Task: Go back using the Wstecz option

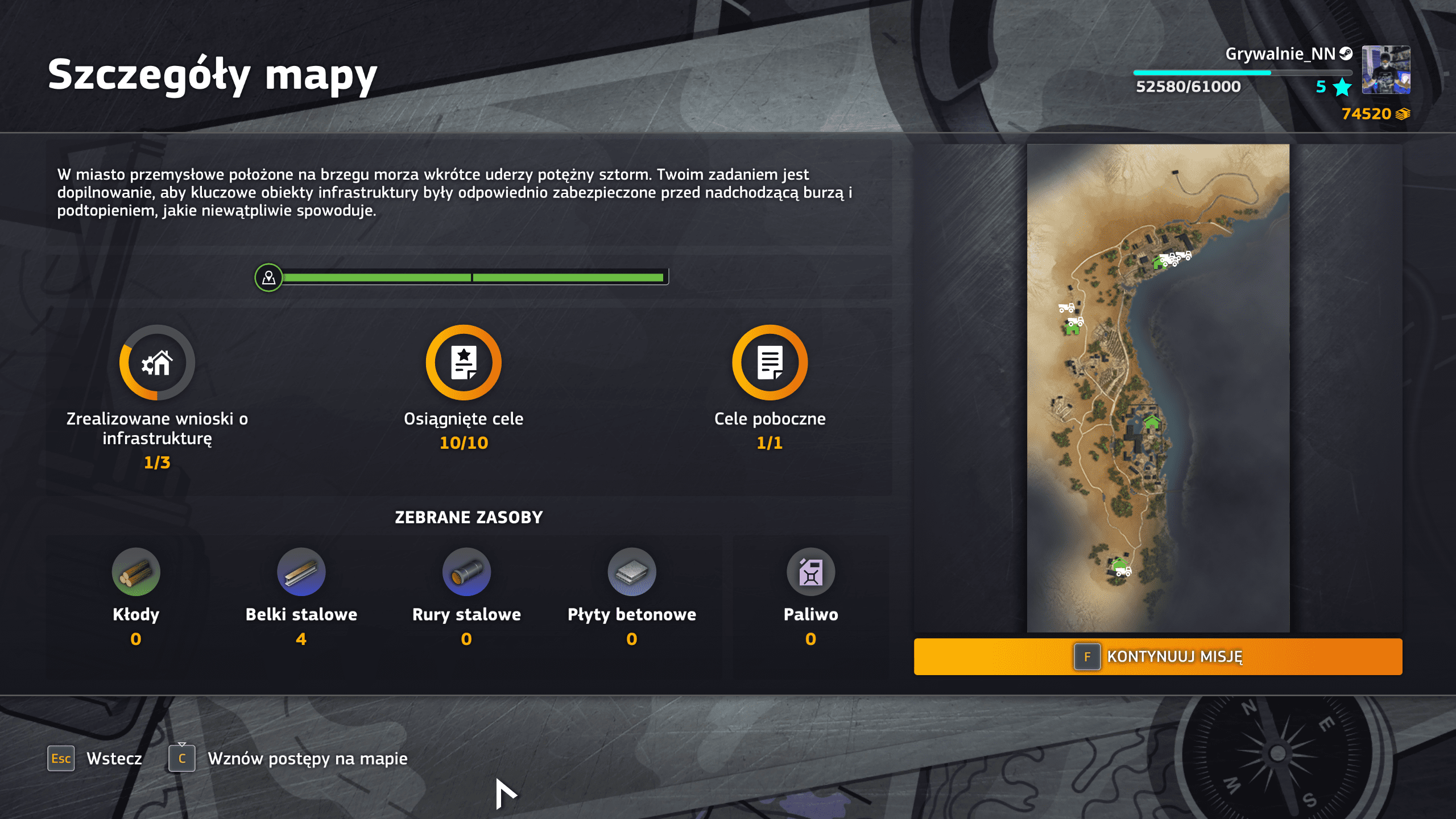Action: coord(95,758)
